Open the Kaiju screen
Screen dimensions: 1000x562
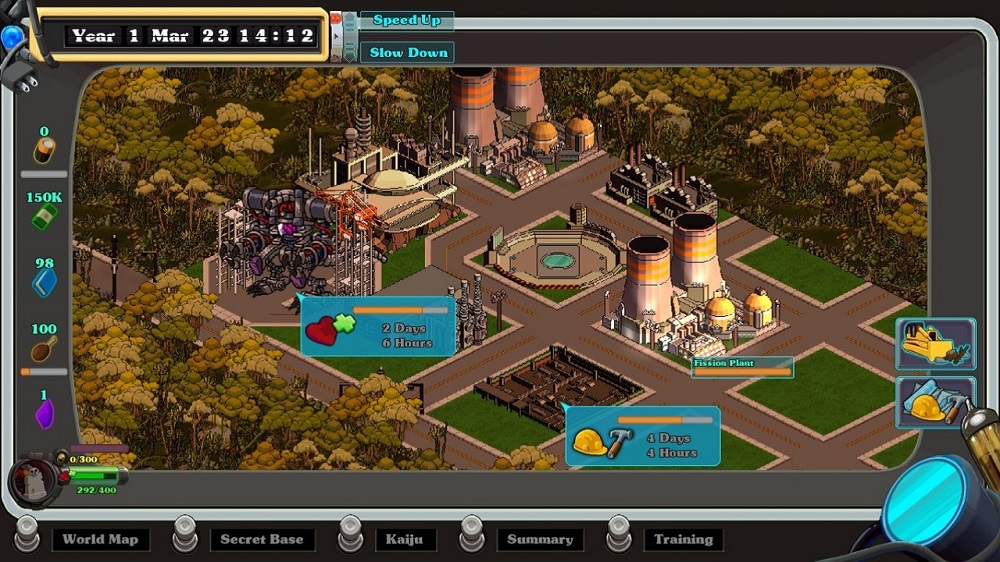[x=405, y=539]
